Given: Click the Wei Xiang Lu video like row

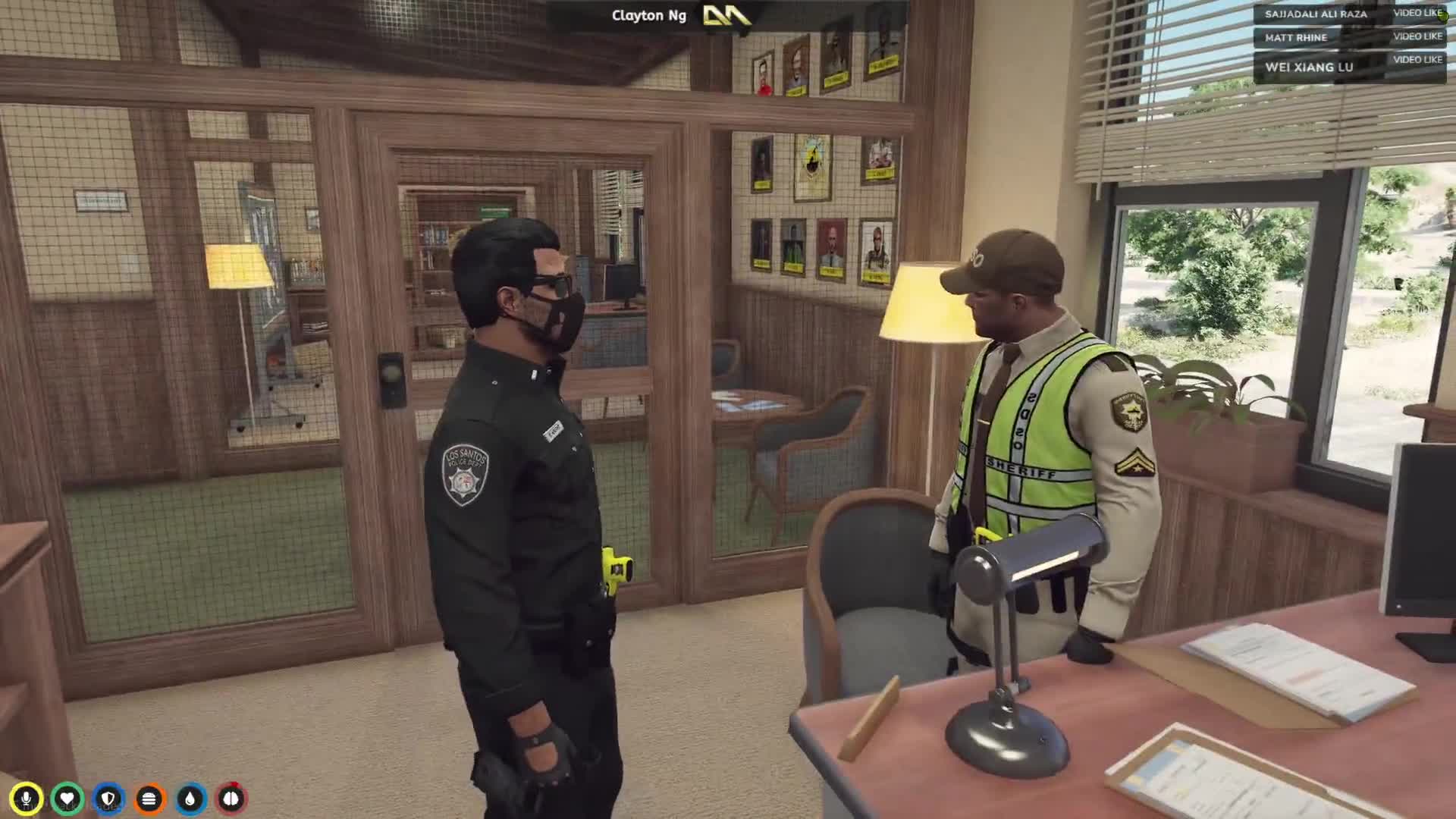Looking at the screenshot, I should (1349, 66).
